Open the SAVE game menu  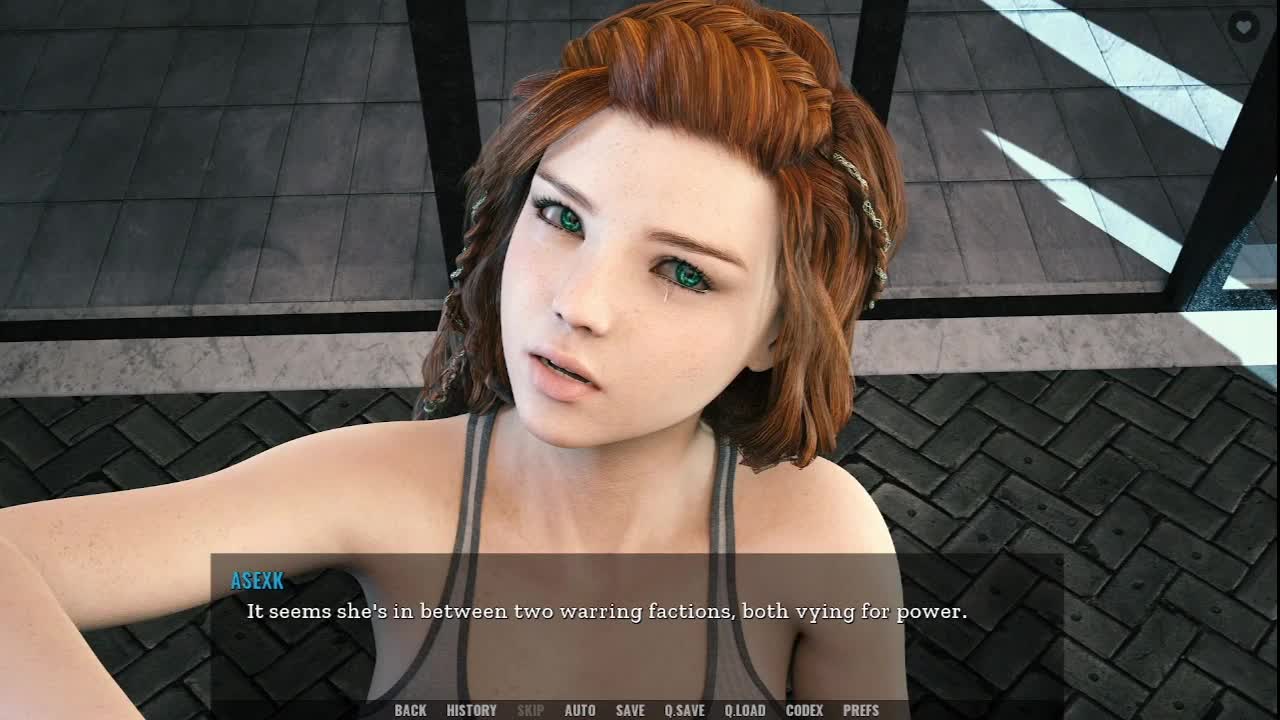(x=630, y=710)
